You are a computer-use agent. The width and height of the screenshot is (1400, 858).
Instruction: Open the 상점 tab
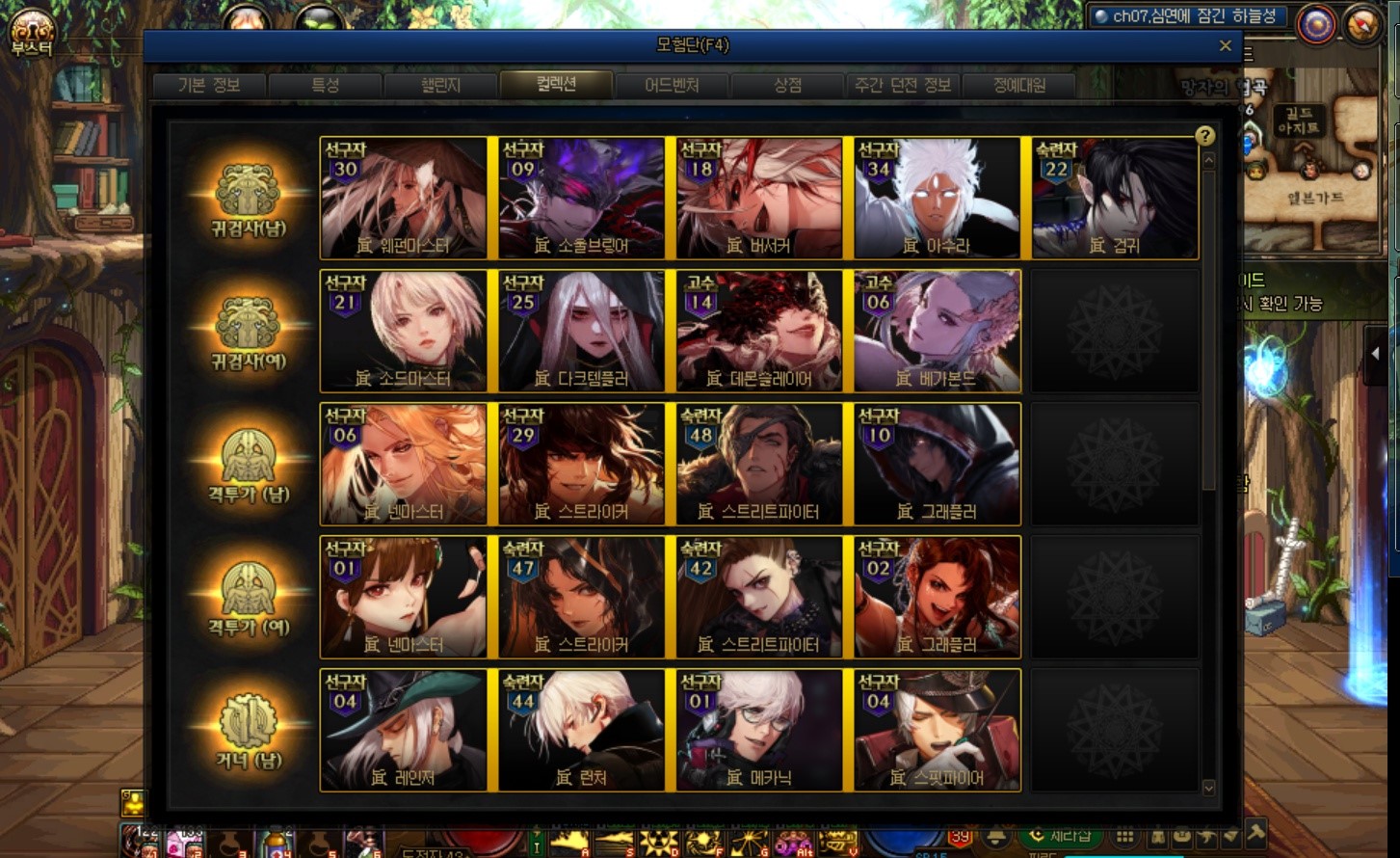[787, 85]
